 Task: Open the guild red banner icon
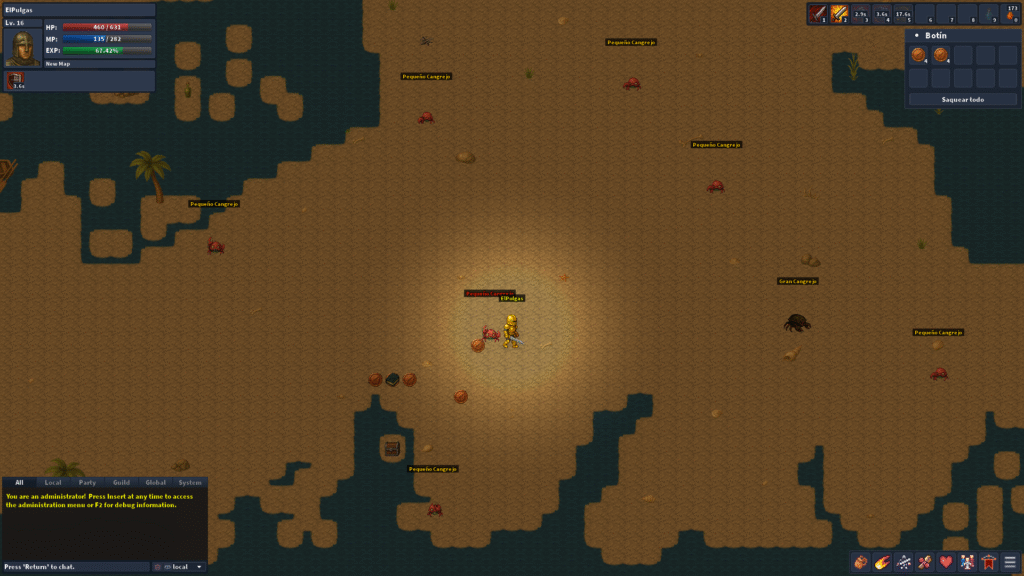[x=989, y=562]
